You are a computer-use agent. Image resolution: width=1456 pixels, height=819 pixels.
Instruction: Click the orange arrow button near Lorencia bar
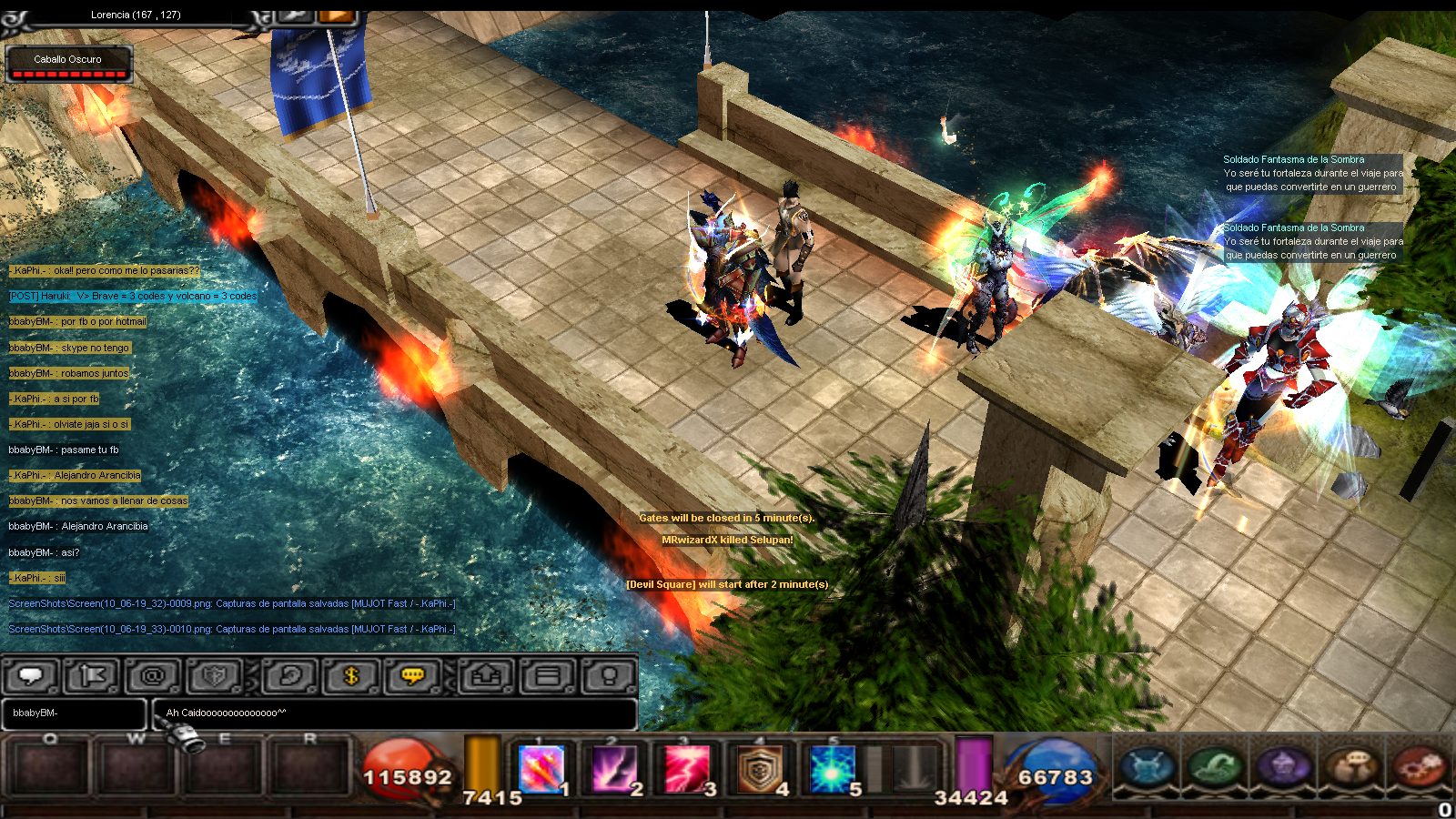337,15
